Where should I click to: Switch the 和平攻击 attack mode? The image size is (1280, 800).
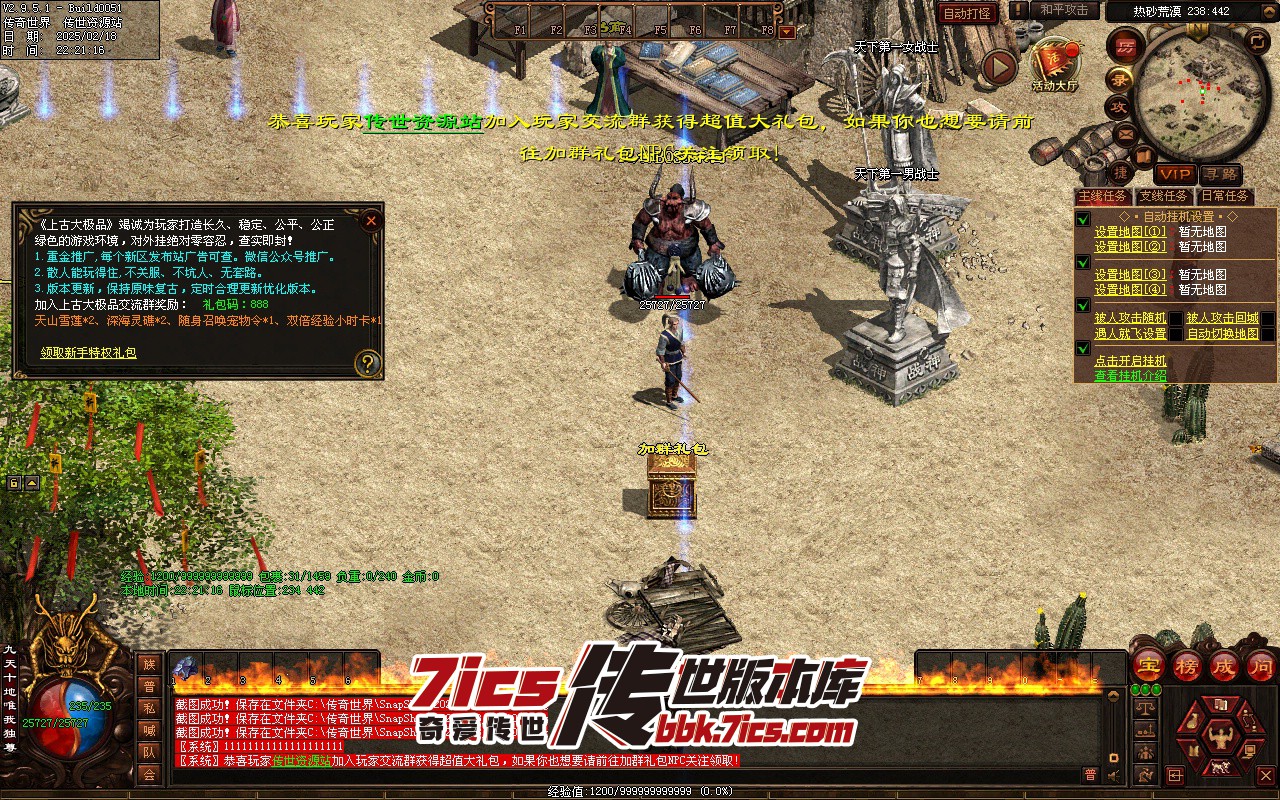(x=1064, y=10)
